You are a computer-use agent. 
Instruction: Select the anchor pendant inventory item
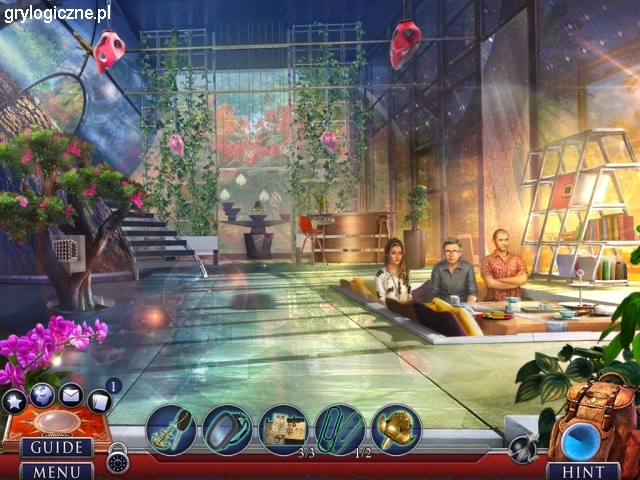[170, 430]
